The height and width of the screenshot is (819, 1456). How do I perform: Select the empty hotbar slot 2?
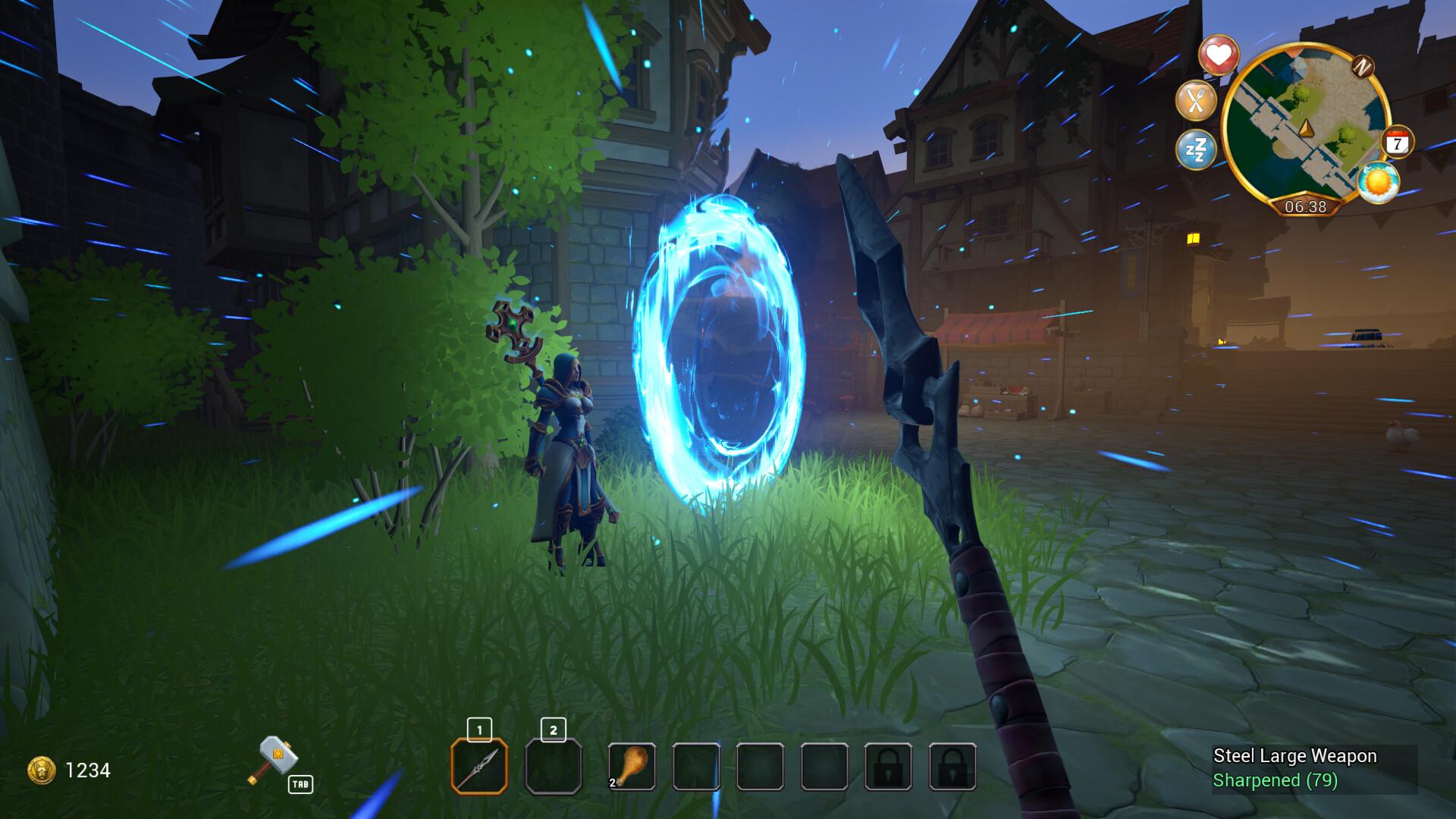coord(554,767)
